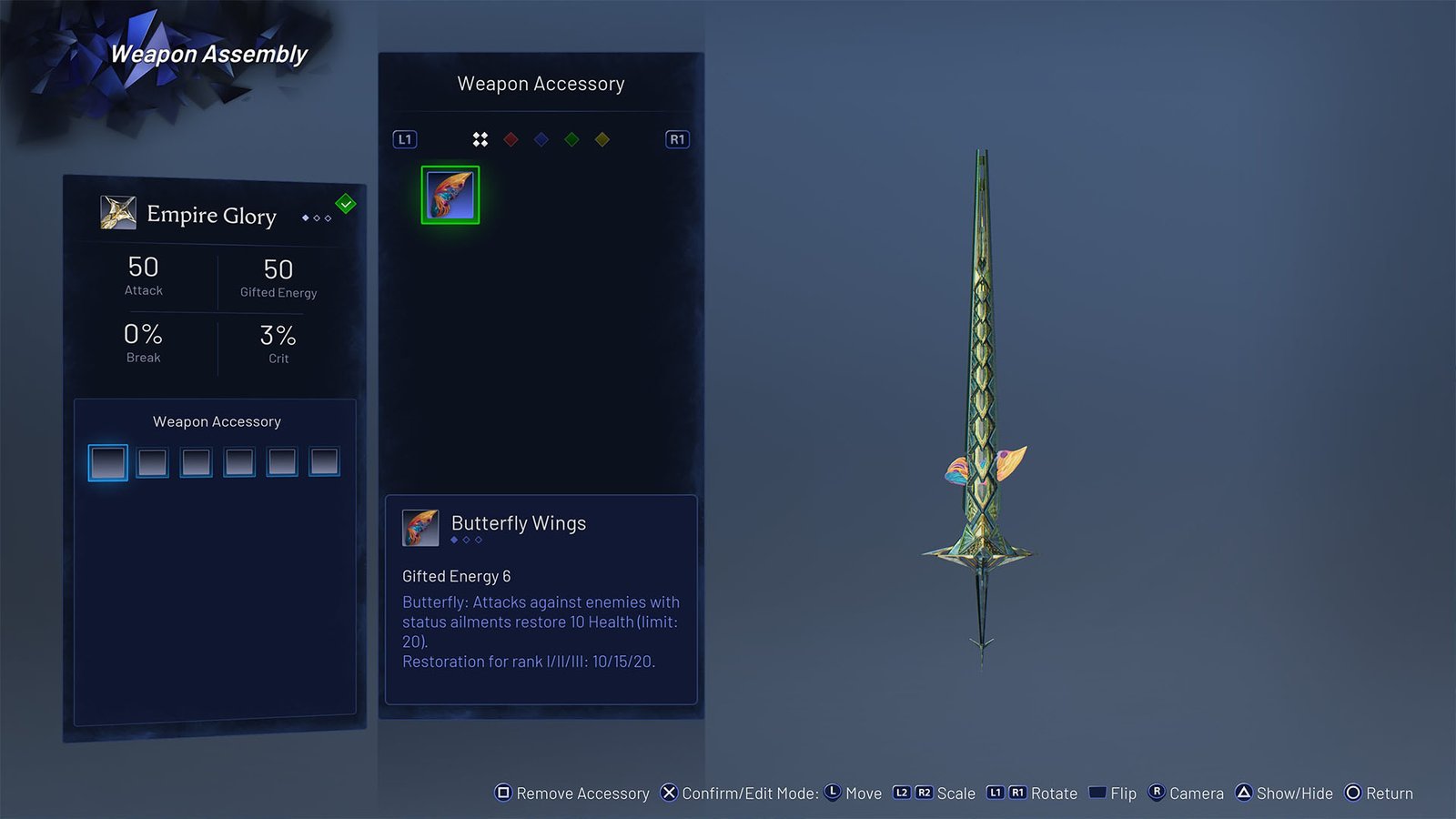Viewport: 1456px width, 819px height.
Task: Show only red accessories
Action: point(511,139)
